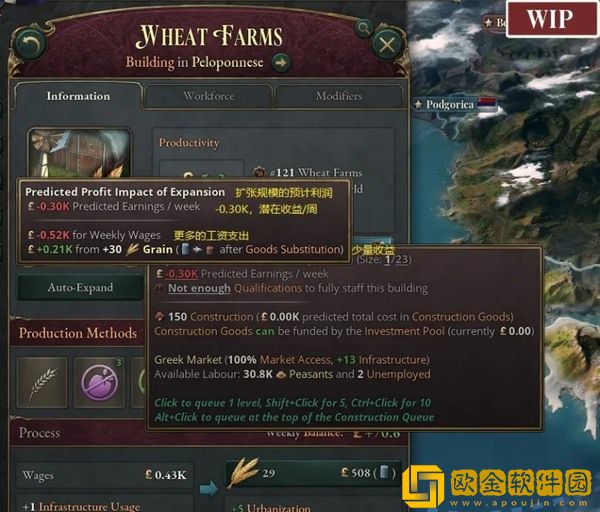The image size is (600, 512).
Task: Switch to the Information tab
Action: click(77, 96)
